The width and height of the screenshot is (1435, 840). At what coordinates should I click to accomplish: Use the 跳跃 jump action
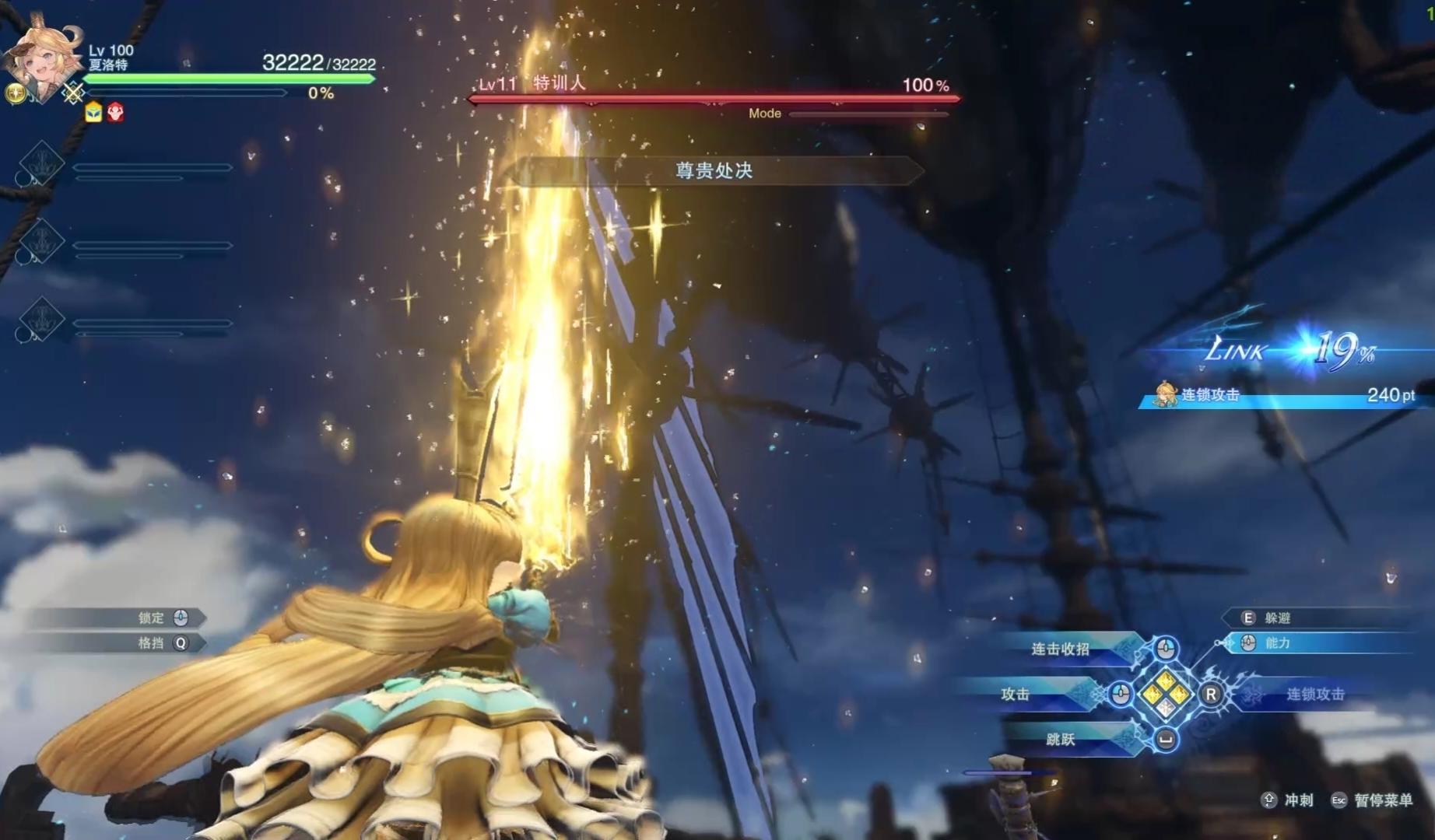click(x=1061, y=739)
